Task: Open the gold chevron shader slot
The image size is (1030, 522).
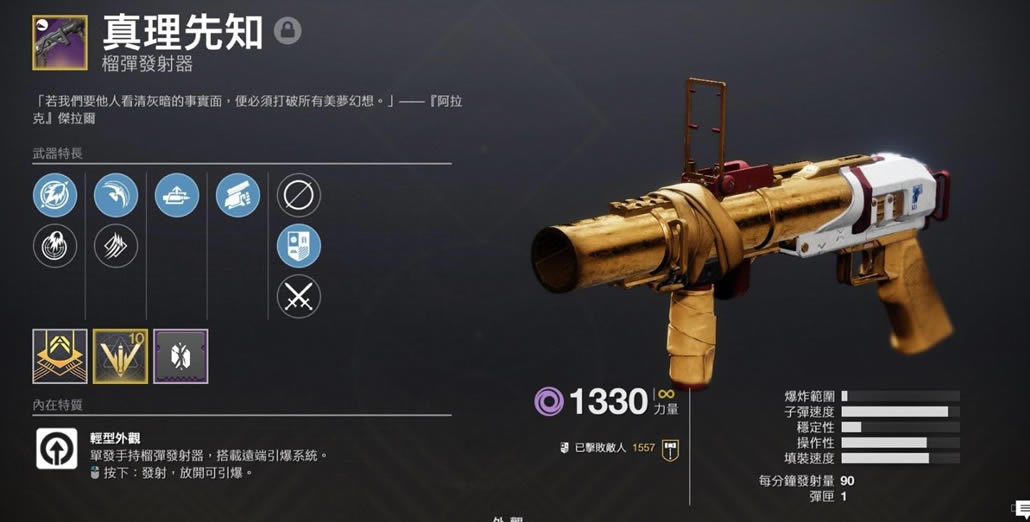Action: coord(60,357)
